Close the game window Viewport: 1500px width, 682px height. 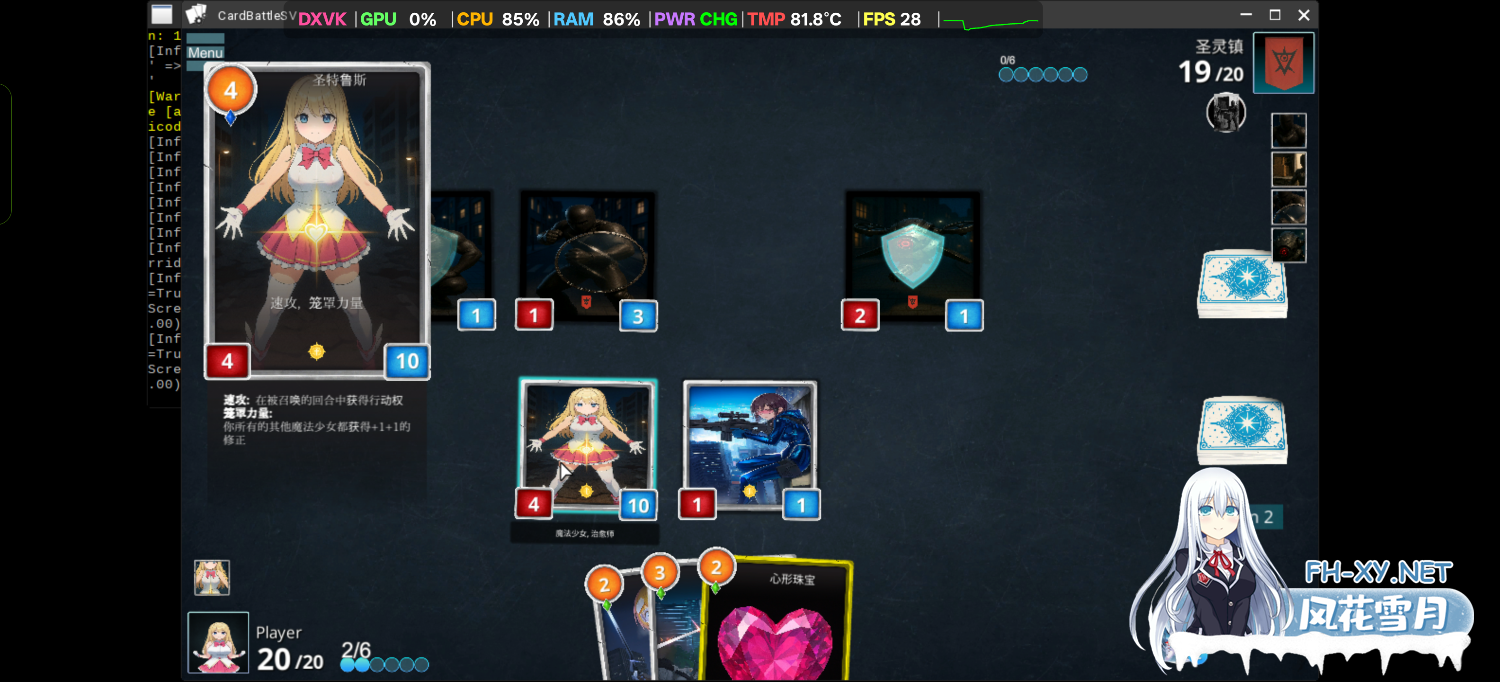coord(1303,15)
